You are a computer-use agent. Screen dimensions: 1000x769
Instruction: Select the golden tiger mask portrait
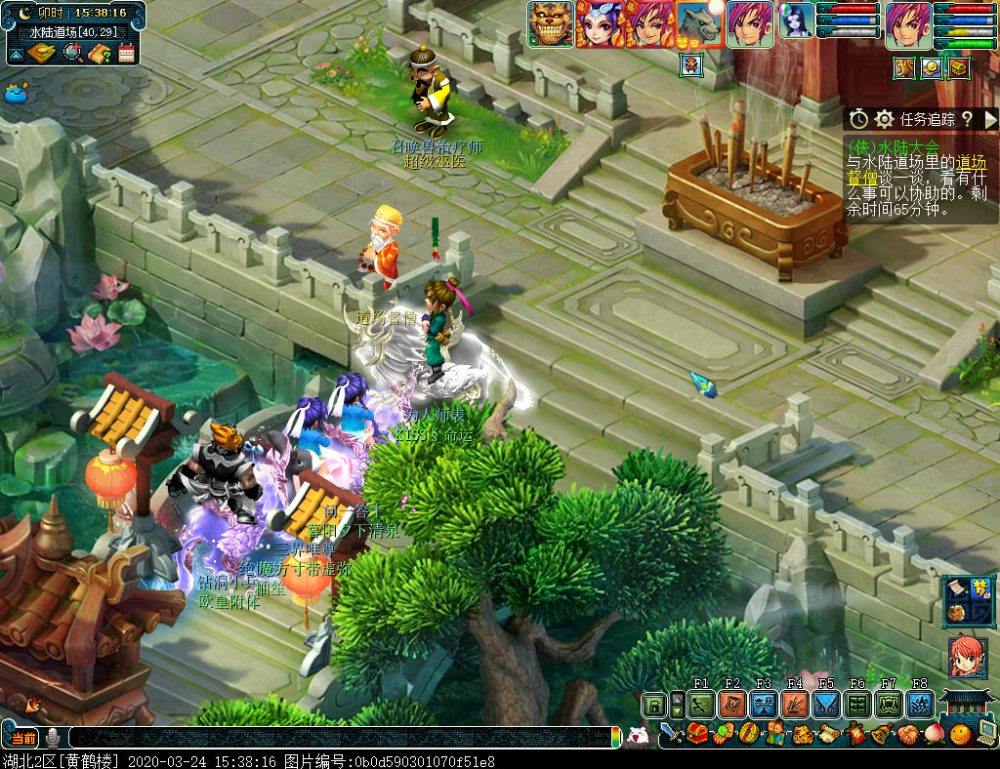coord(551,24)
